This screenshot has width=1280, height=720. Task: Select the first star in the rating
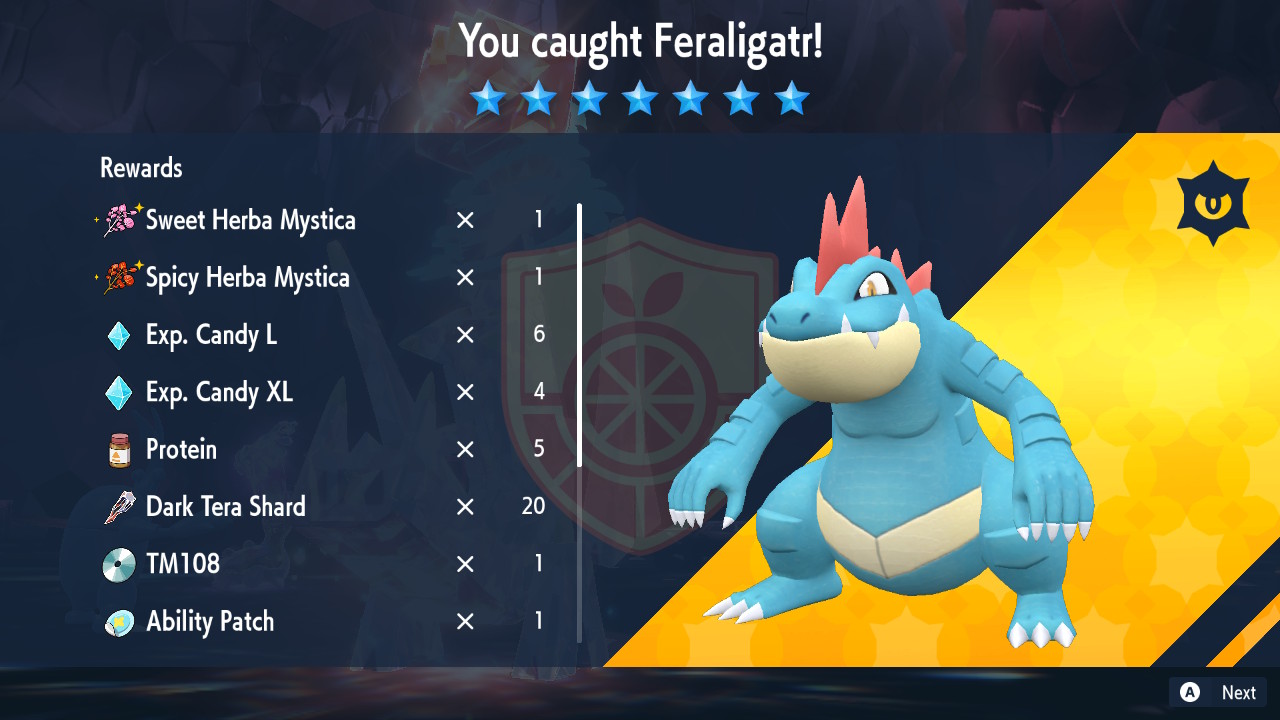(x=488, y=98)
